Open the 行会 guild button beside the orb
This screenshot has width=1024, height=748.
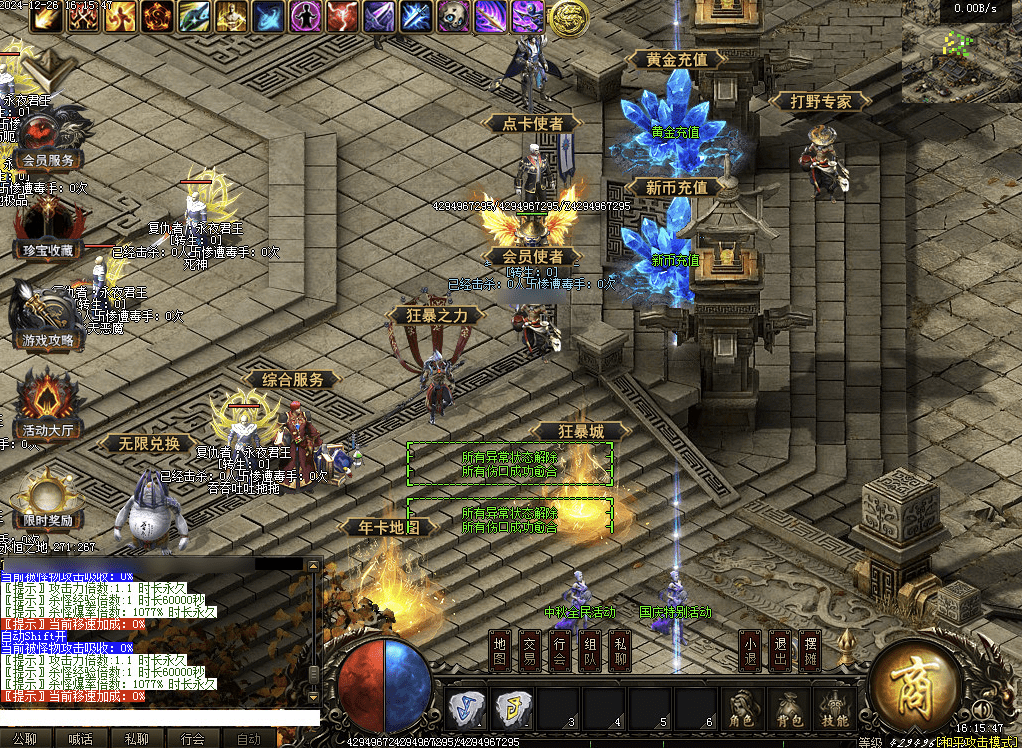[561, 652]
